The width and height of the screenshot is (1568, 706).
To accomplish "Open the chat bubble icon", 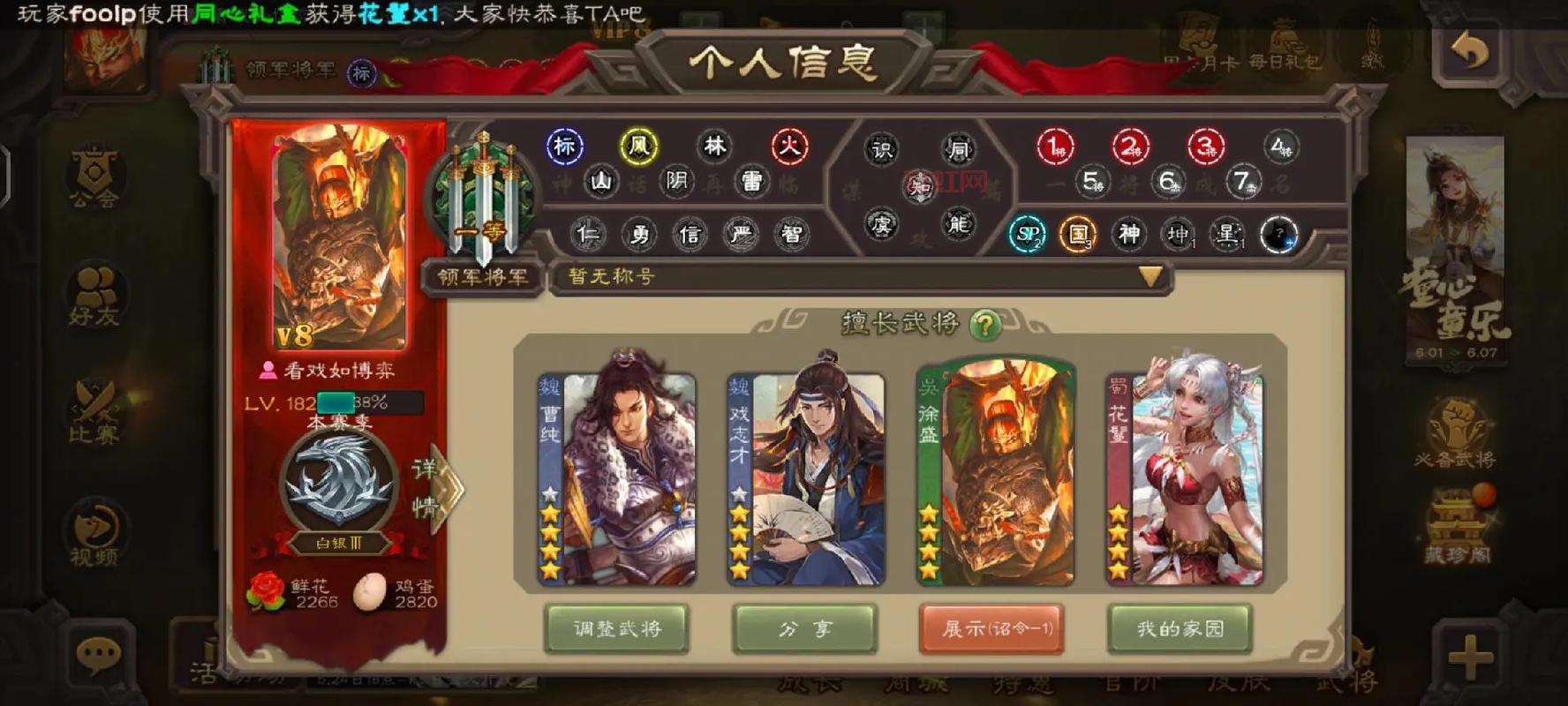I will (x=100, y=653).
